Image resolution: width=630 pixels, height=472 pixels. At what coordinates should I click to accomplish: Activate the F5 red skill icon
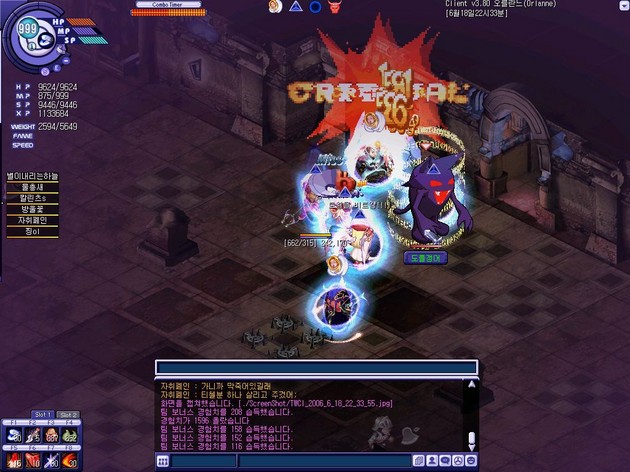pyautogui.click(x=15, y=460)
